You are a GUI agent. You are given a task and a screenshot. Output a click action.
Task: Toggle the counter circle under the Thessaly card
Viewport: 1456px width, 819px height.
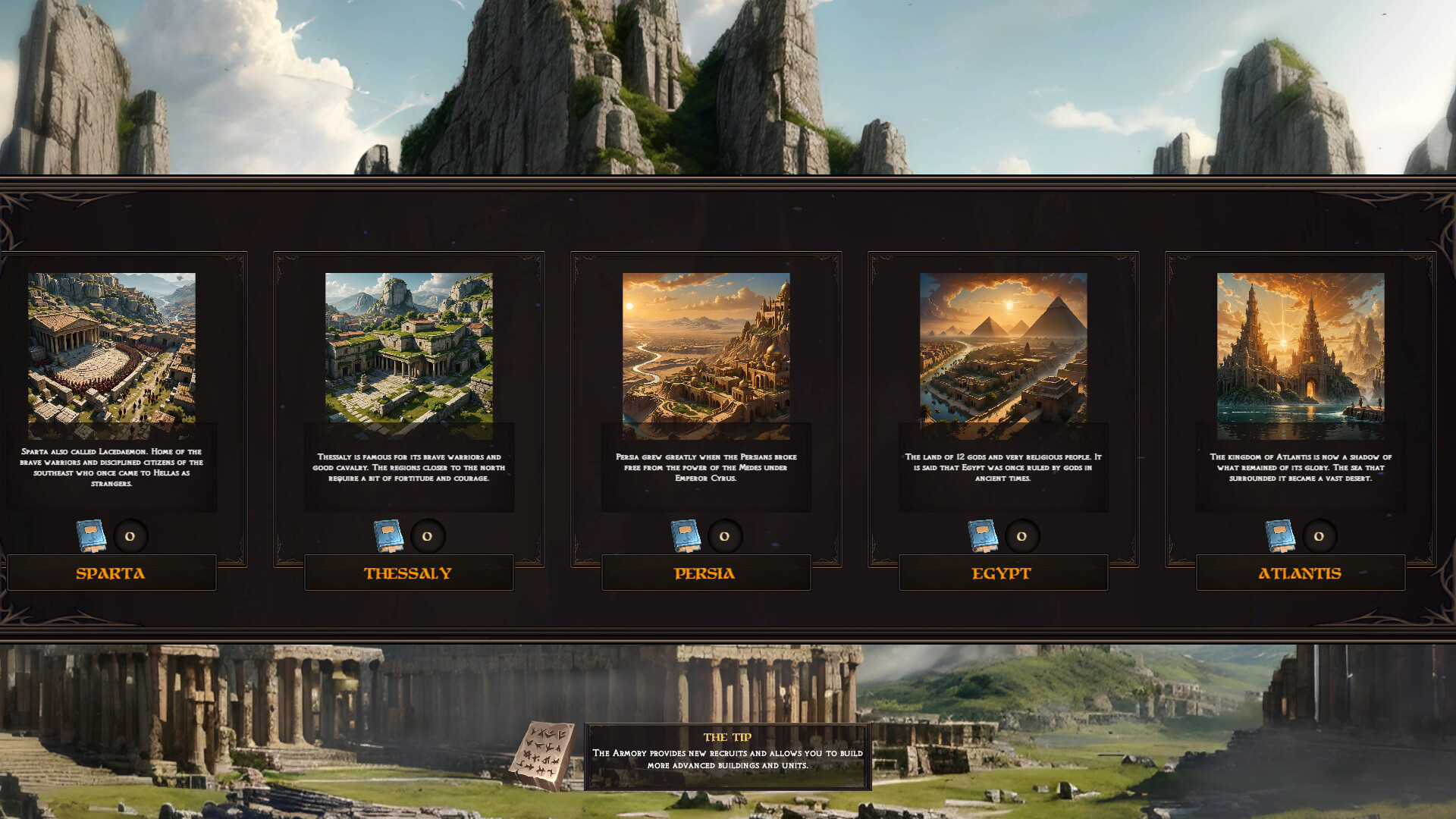tap(427, 535)
